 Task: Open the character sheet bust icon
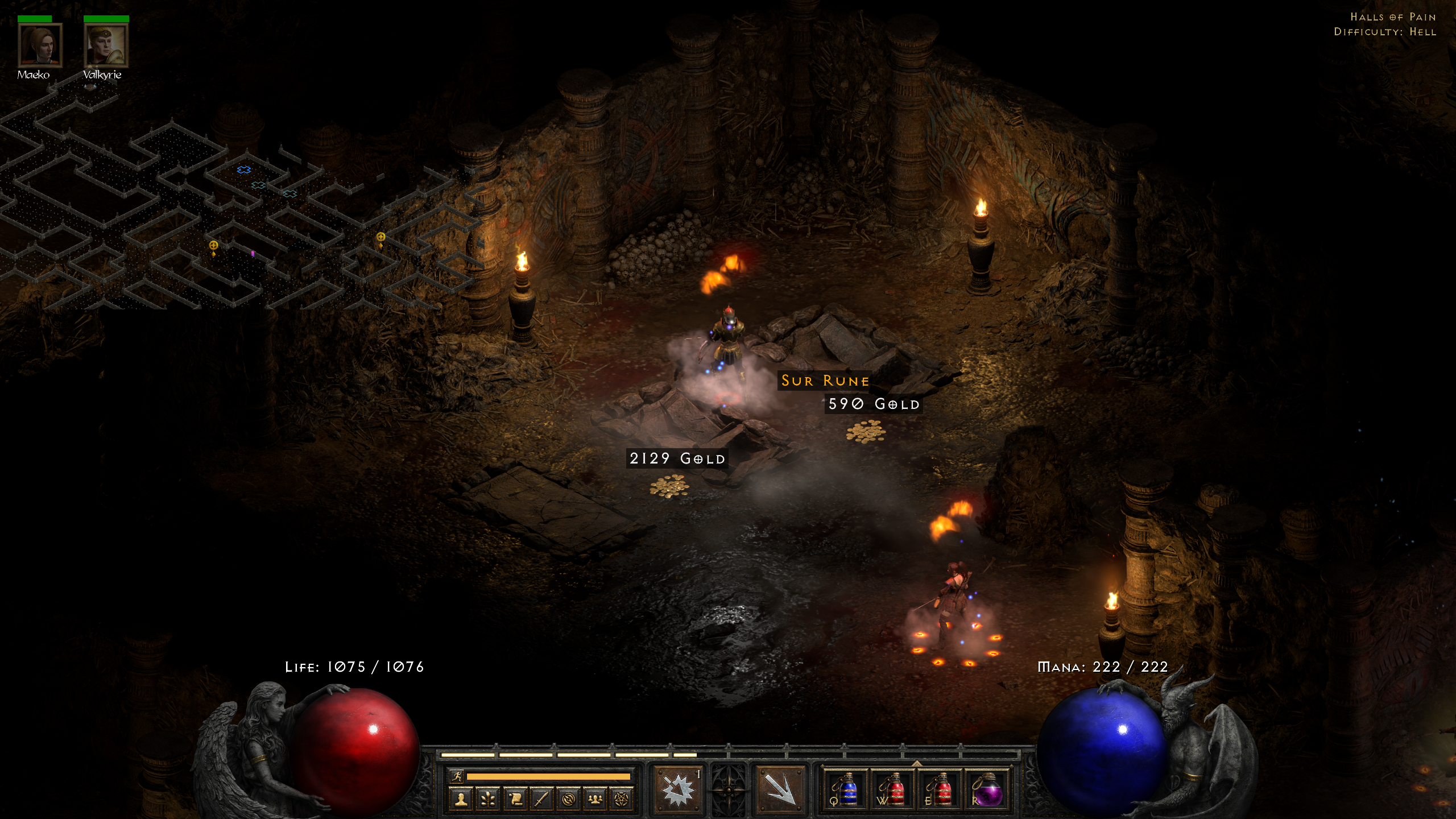tap(461, 800)
